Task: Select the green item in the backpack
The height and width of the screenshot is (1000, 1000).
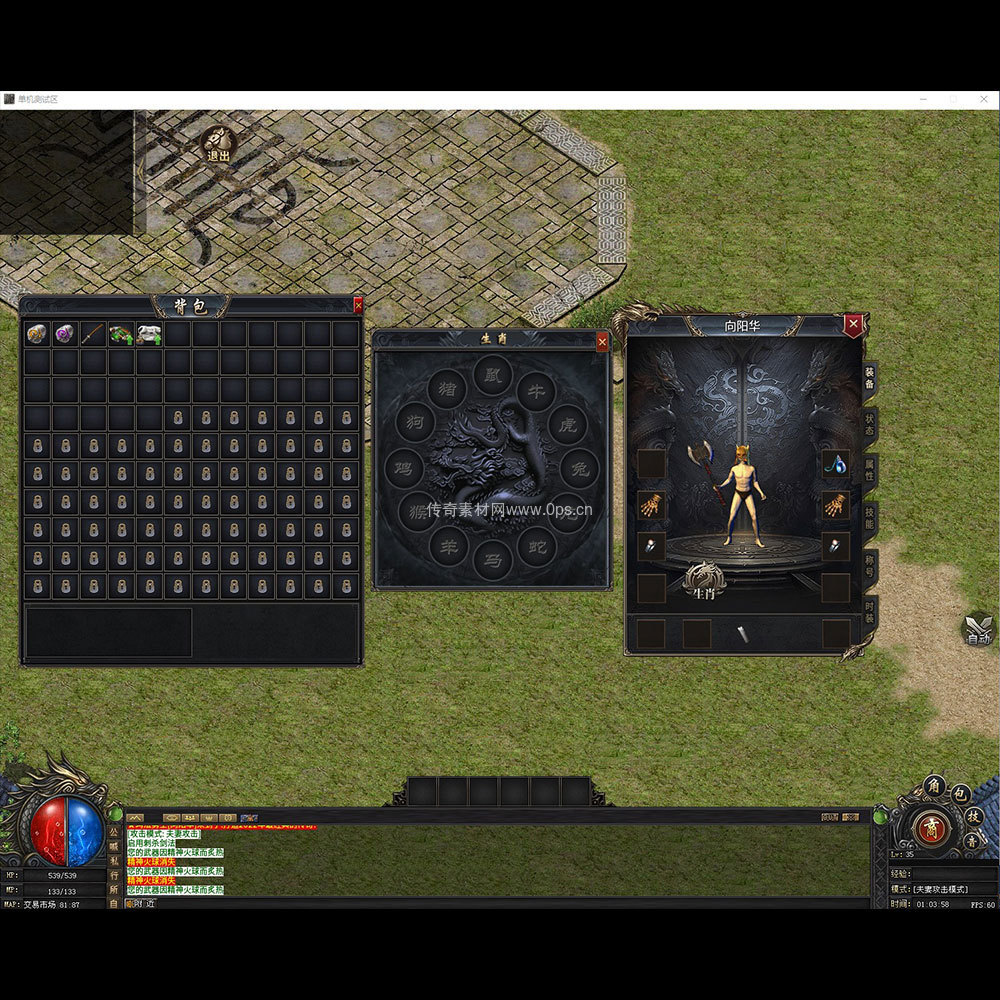Action: 121,334
